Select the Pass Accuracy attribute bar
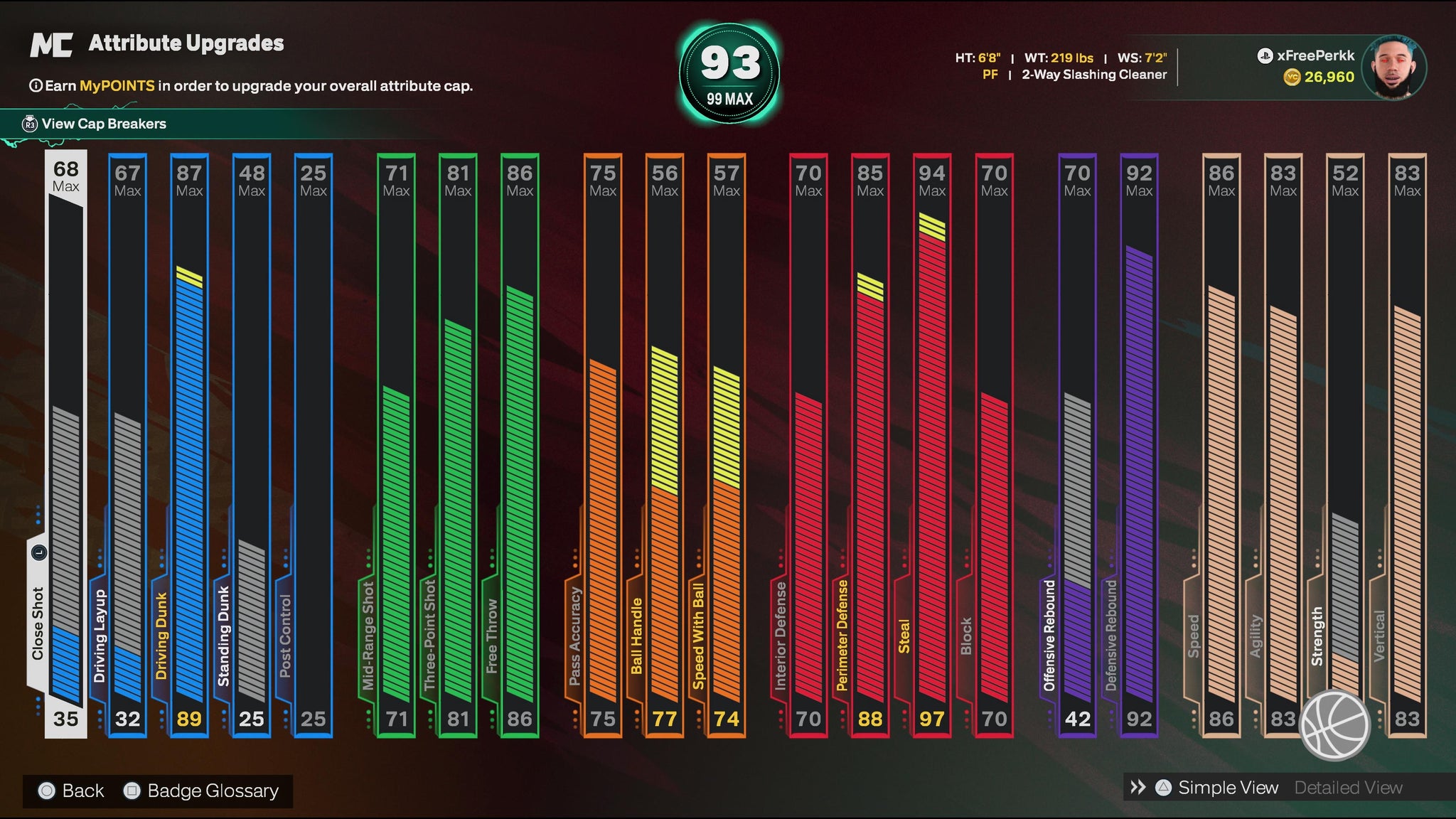The height and width of the screenshot is (819, 1456). 603,444
